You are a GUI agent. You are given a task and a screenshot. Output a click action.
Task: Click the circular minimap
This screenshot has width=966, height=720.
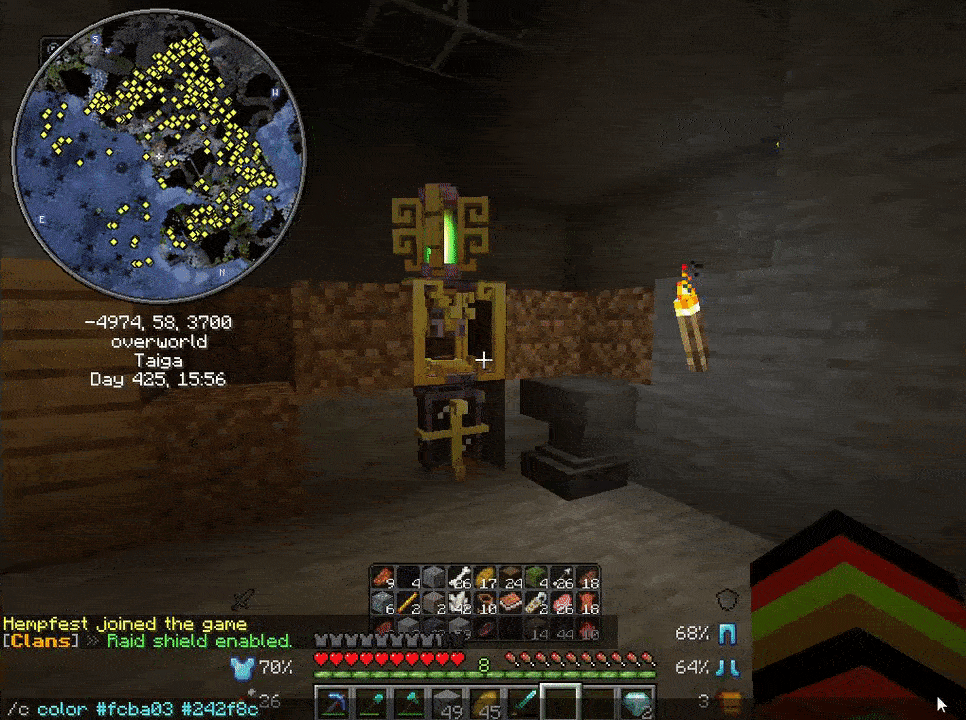click(158, 166)
